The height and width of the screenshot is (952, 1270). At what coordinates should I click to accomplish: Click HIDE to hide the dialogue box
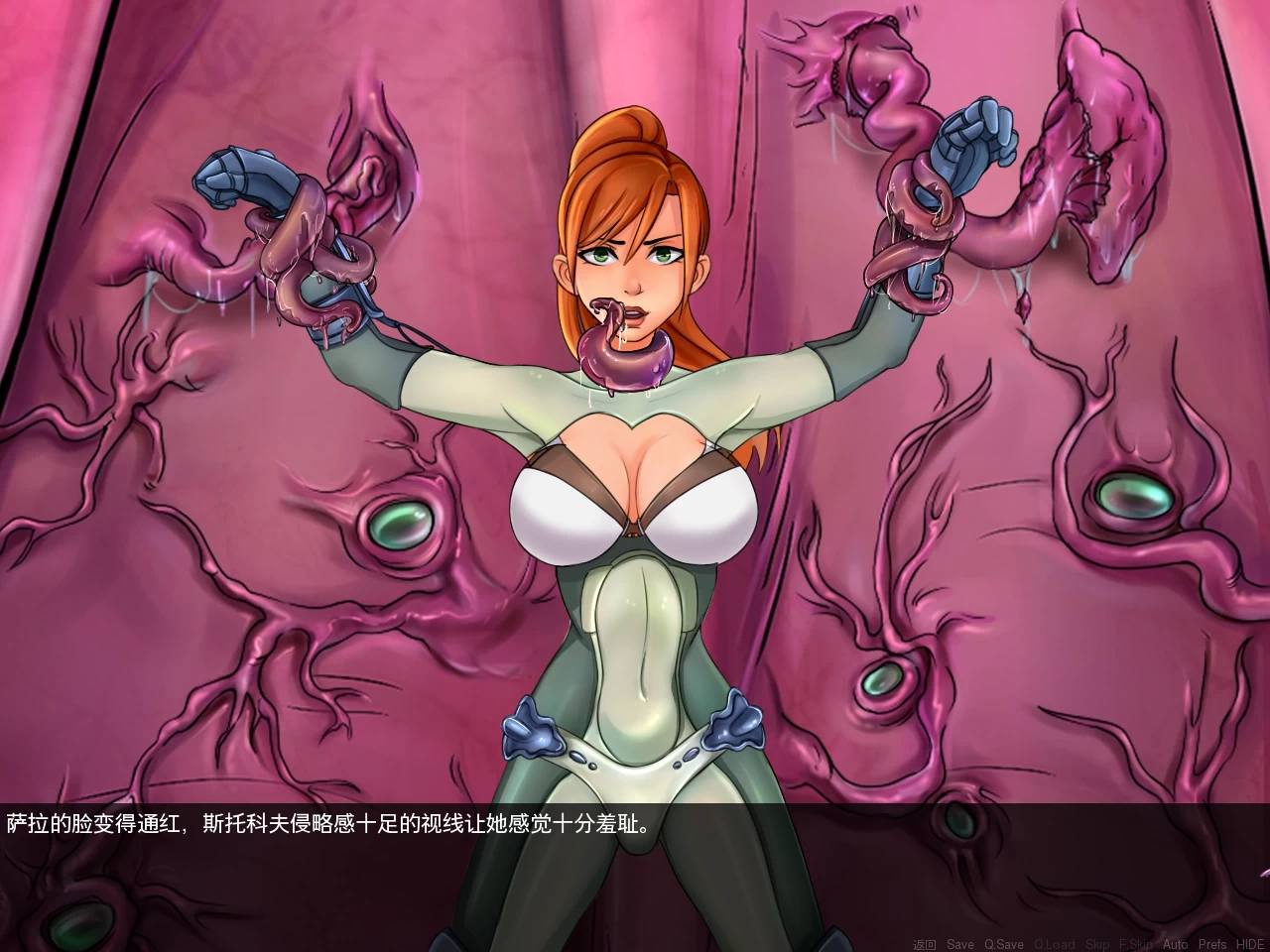1249,942
